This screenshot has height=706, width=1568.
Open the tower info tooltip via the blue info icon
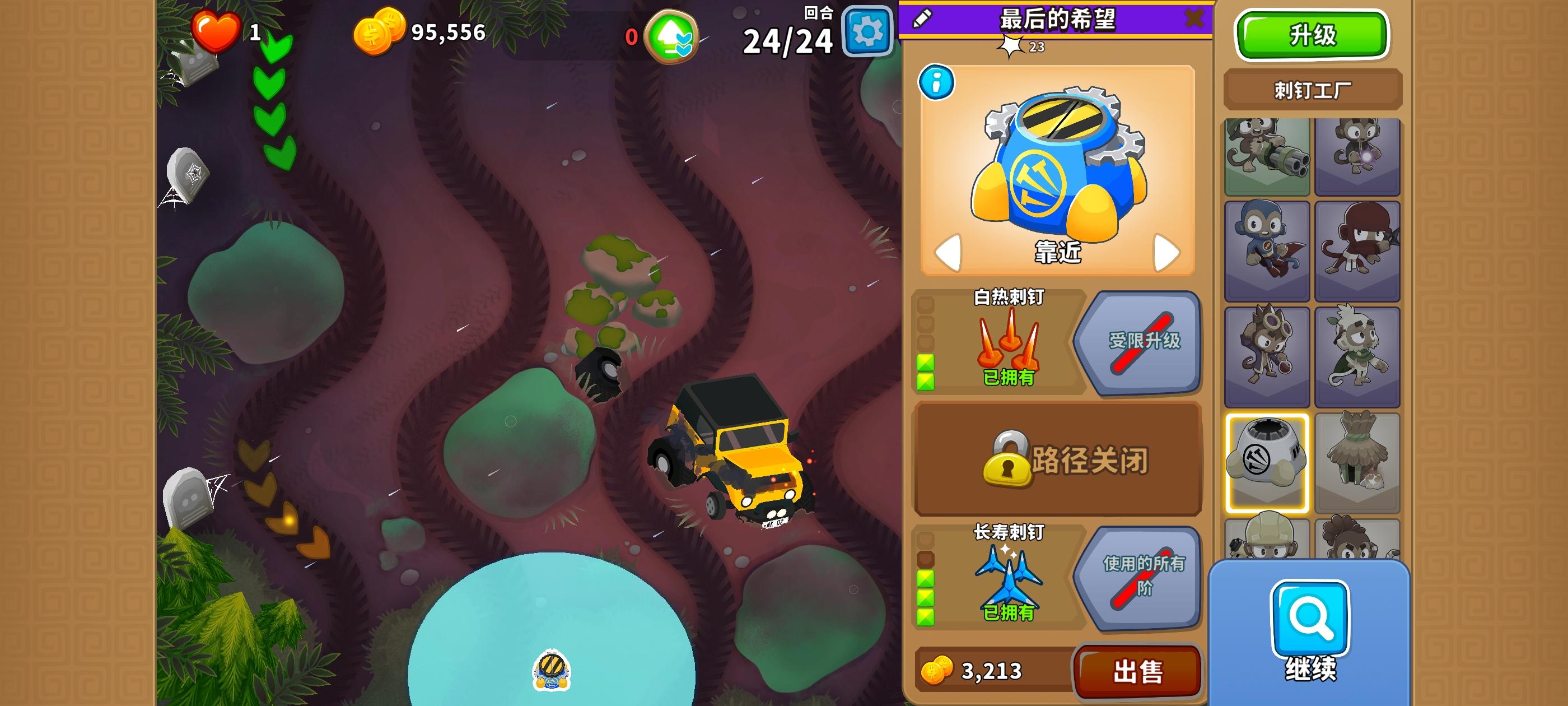[938, 83]
